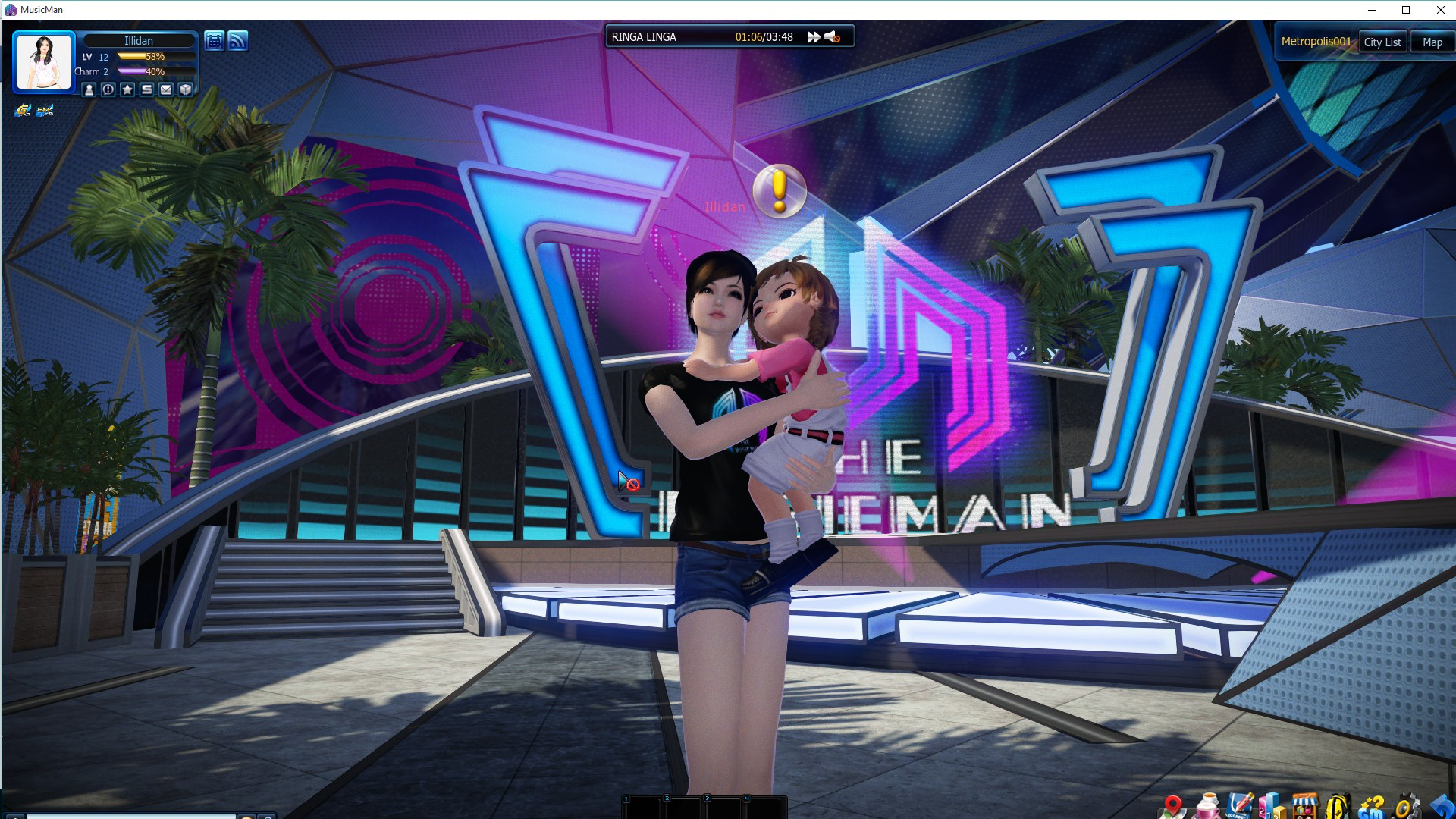Click the map pin icon
Image resolution: width=1456 pixels, height=819 pixels.
pos(1172,806)
